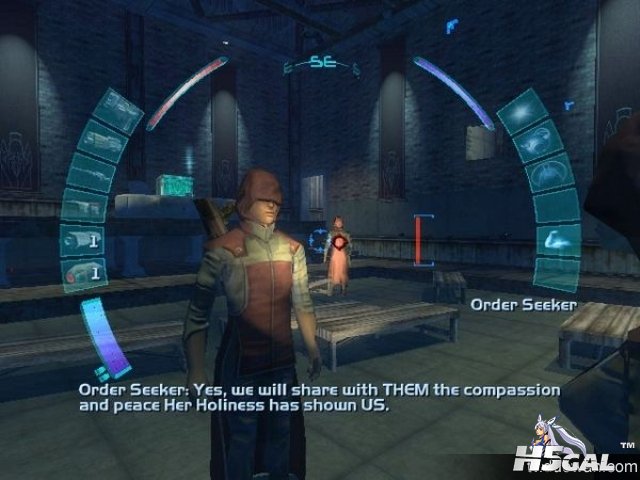
Task: Select the grey canister slot with count 1
Action: pyautogui.click(x=82, y=240)
